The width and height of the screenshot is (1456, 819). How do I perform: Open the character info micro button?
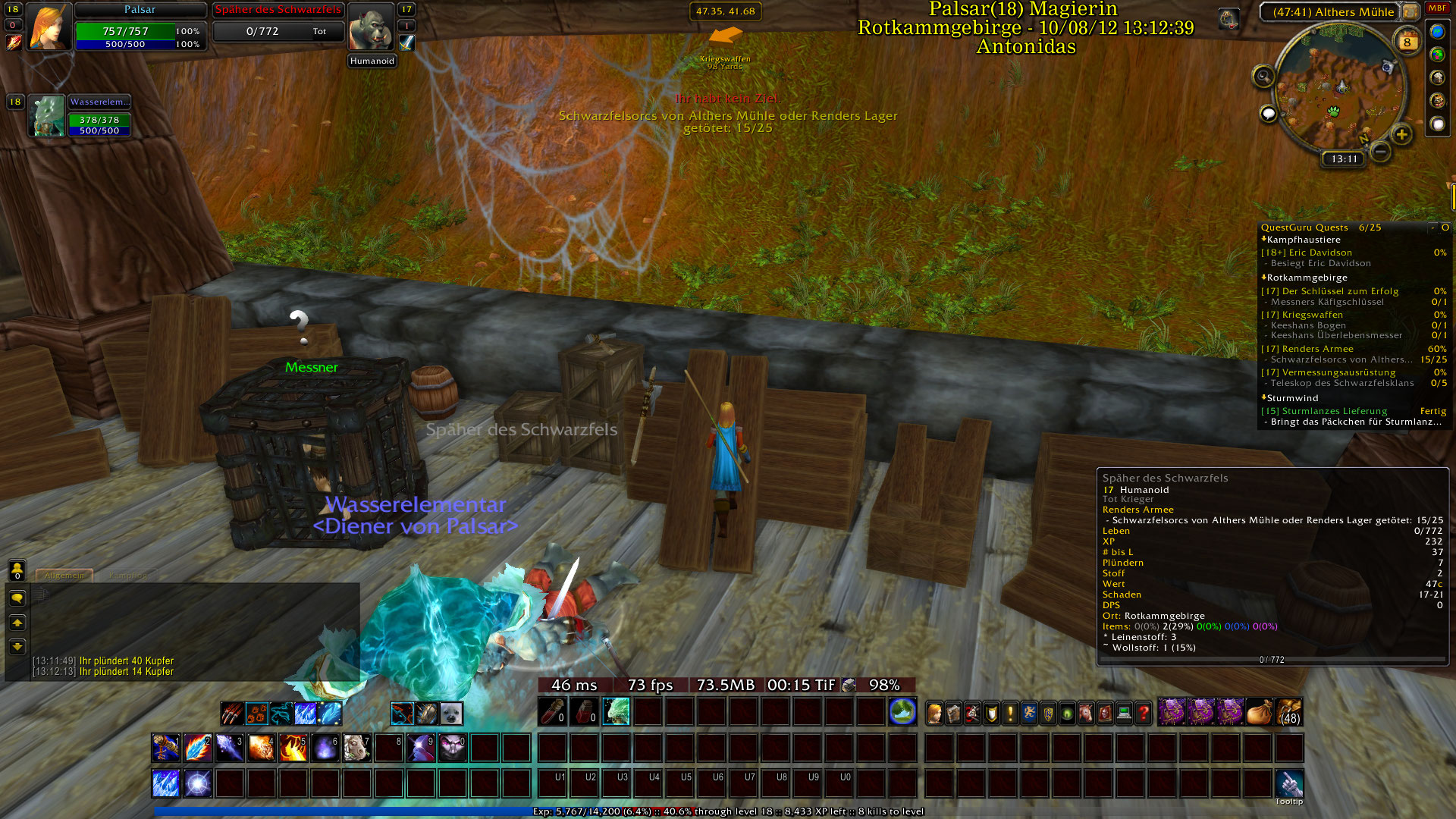click(934, 713)
